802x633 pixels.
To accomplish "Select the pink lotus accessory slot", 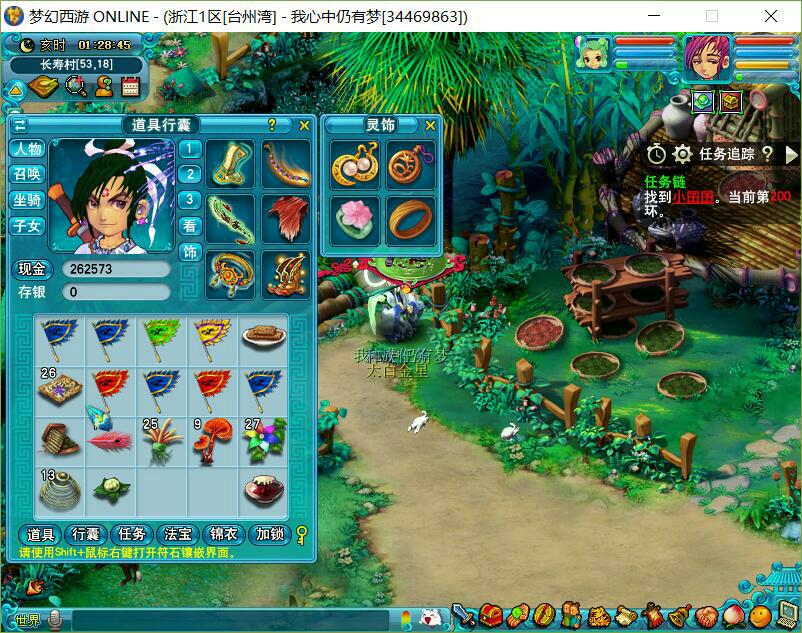I will point(355,219).
